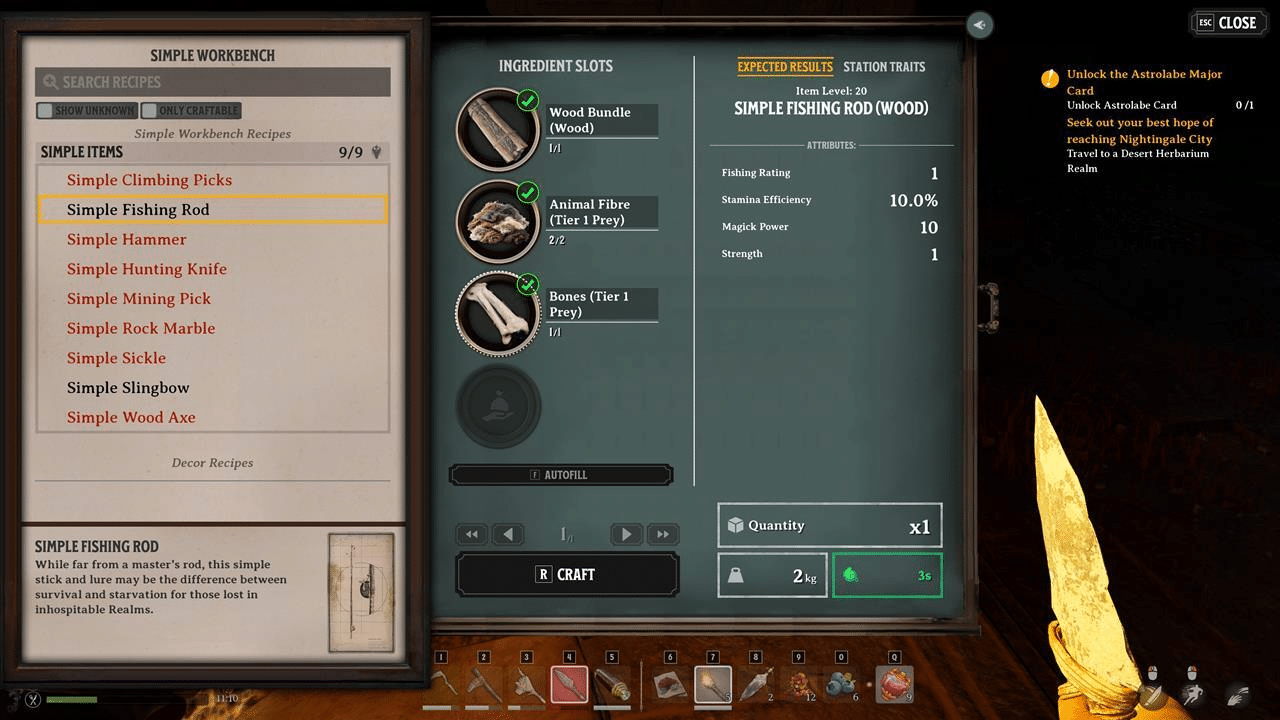This screenshot has height=720, width=1280.
Task: Select the blueberries in hotbar slot 0
Action: point(840,685)
